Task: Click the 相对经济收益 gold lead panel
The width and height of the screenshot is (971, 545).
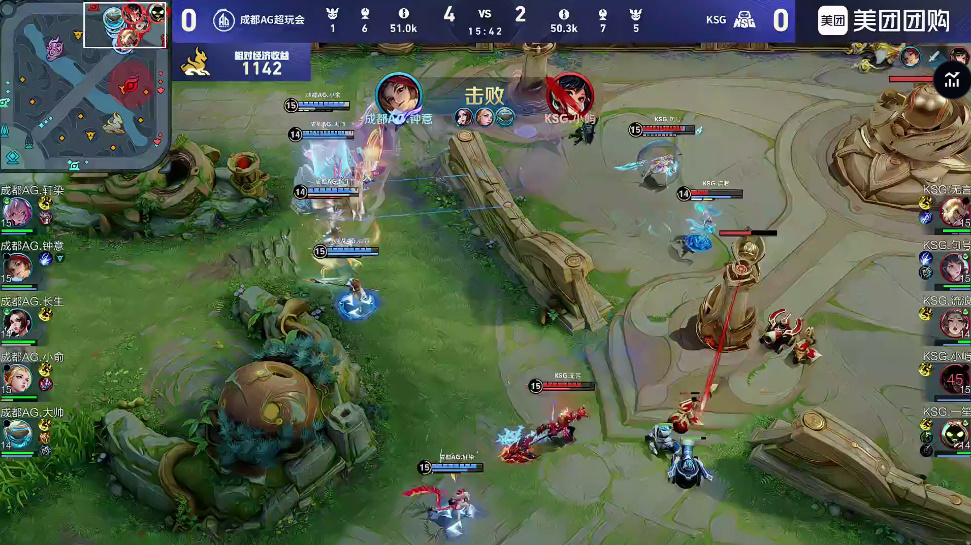Action: pos(245,63)
